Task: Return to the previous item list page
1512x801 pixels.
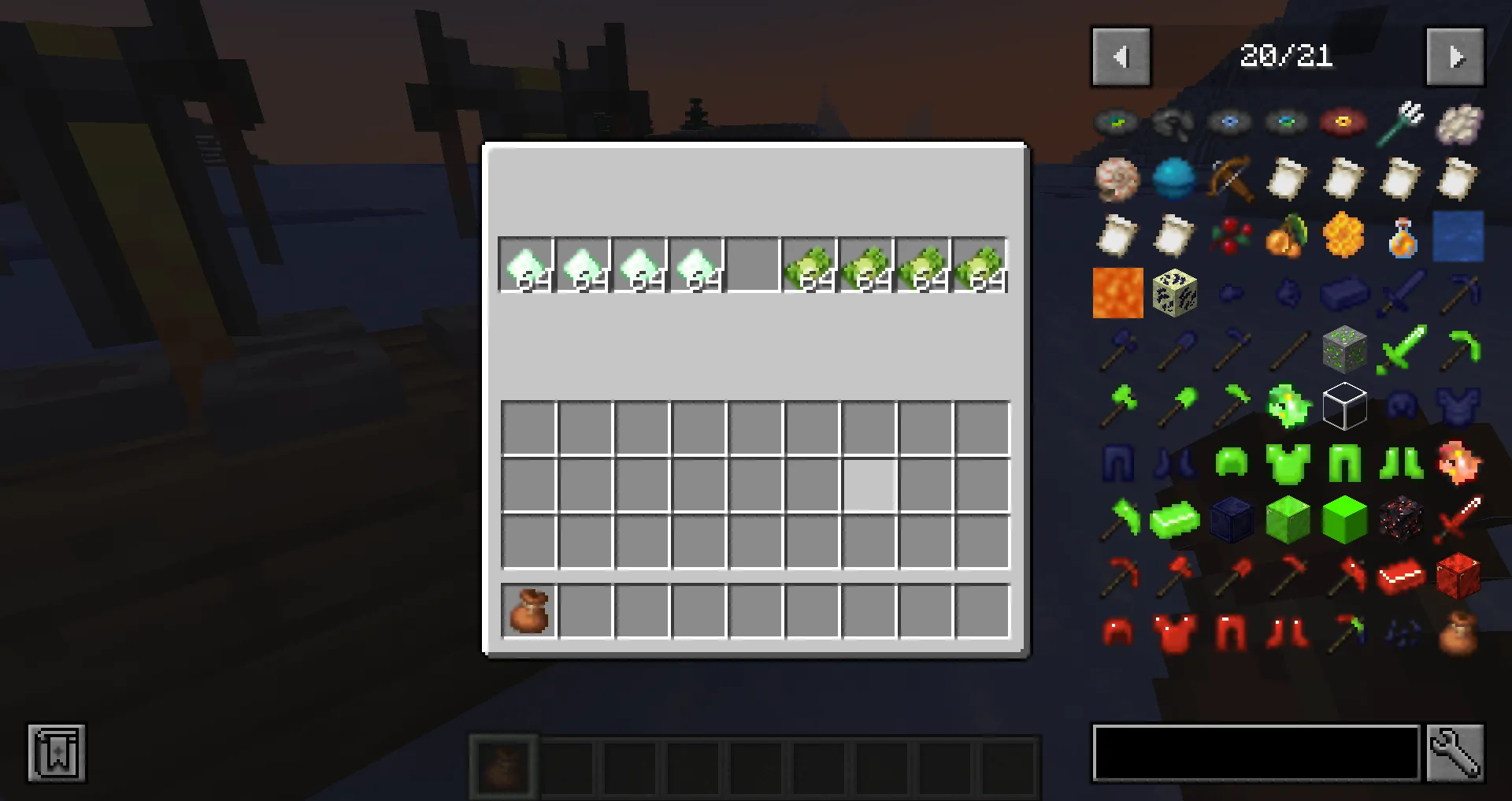Action: click(x=1121, y=56)
